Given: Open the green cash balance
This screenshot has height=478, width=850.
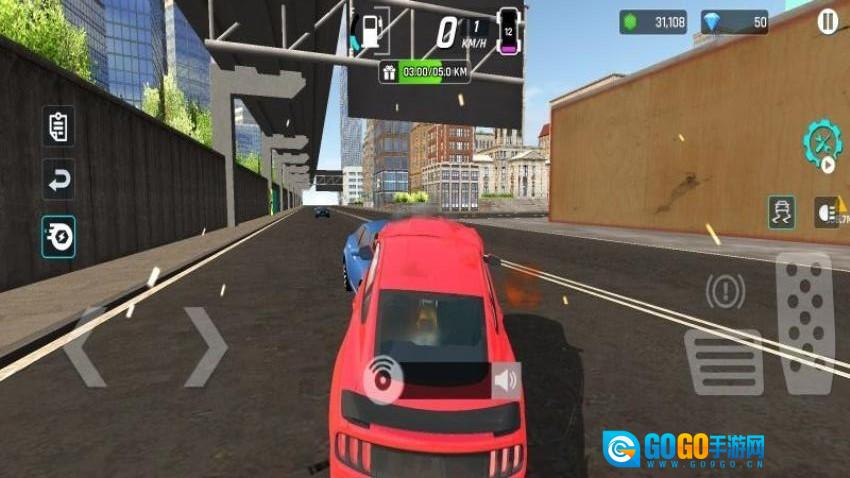Looking at the screenshot, I should pyautogui.click(x=653, y=22).
